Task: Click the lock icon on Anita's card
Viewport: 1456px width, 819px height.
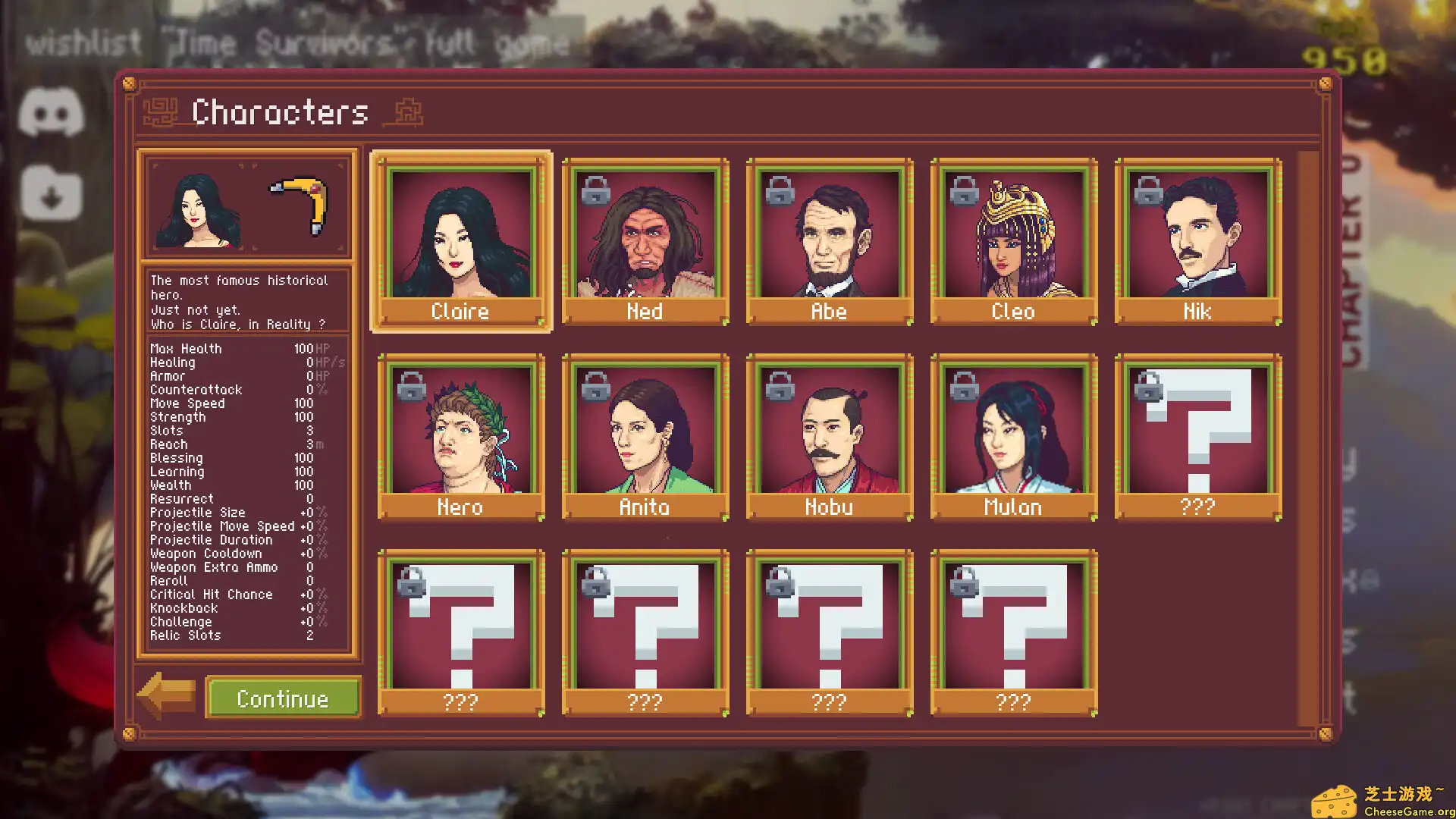Action: (x=596, y=388)
